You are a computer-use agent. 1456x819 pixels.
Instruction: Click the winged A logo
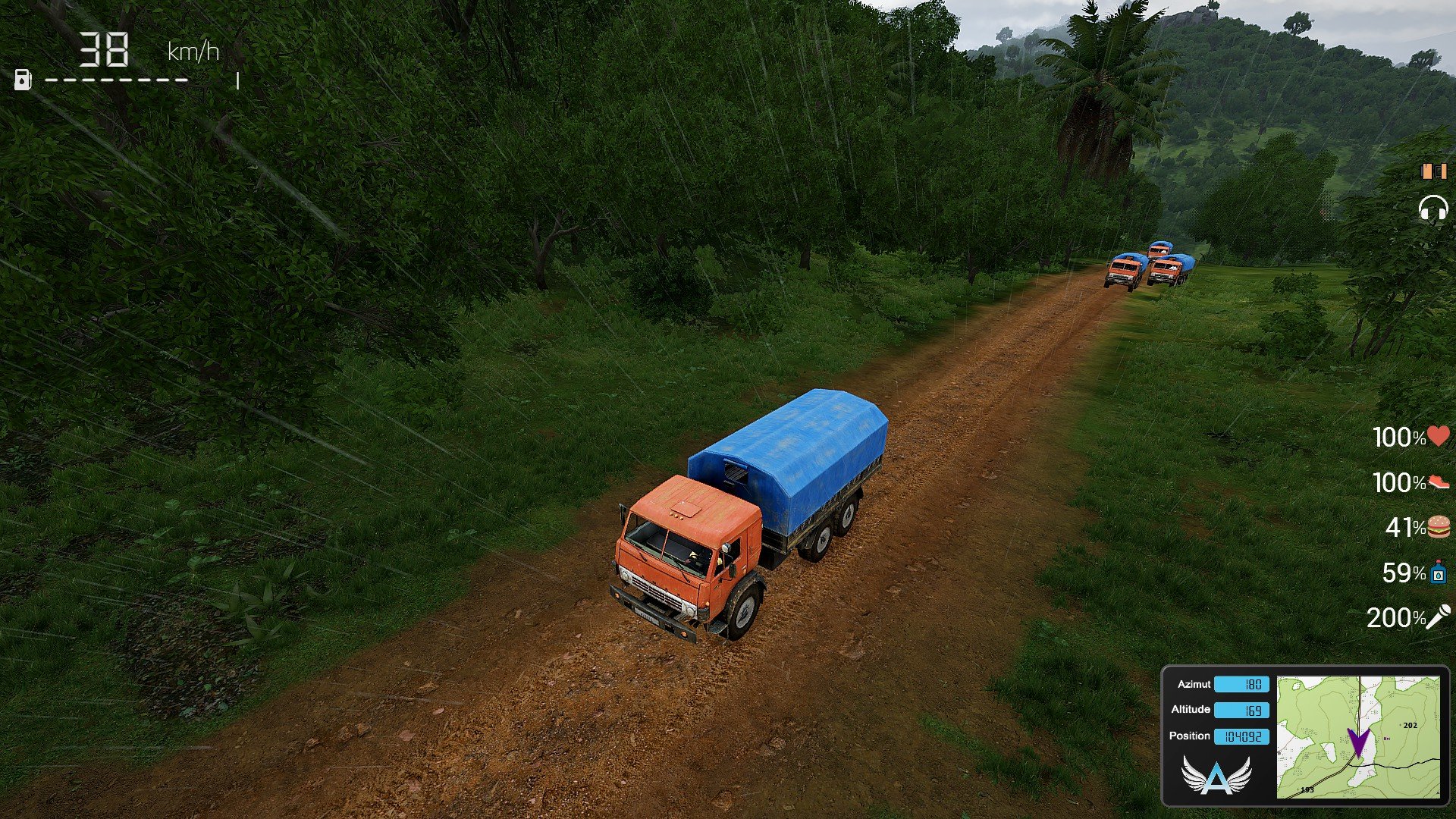point(1216,776)
